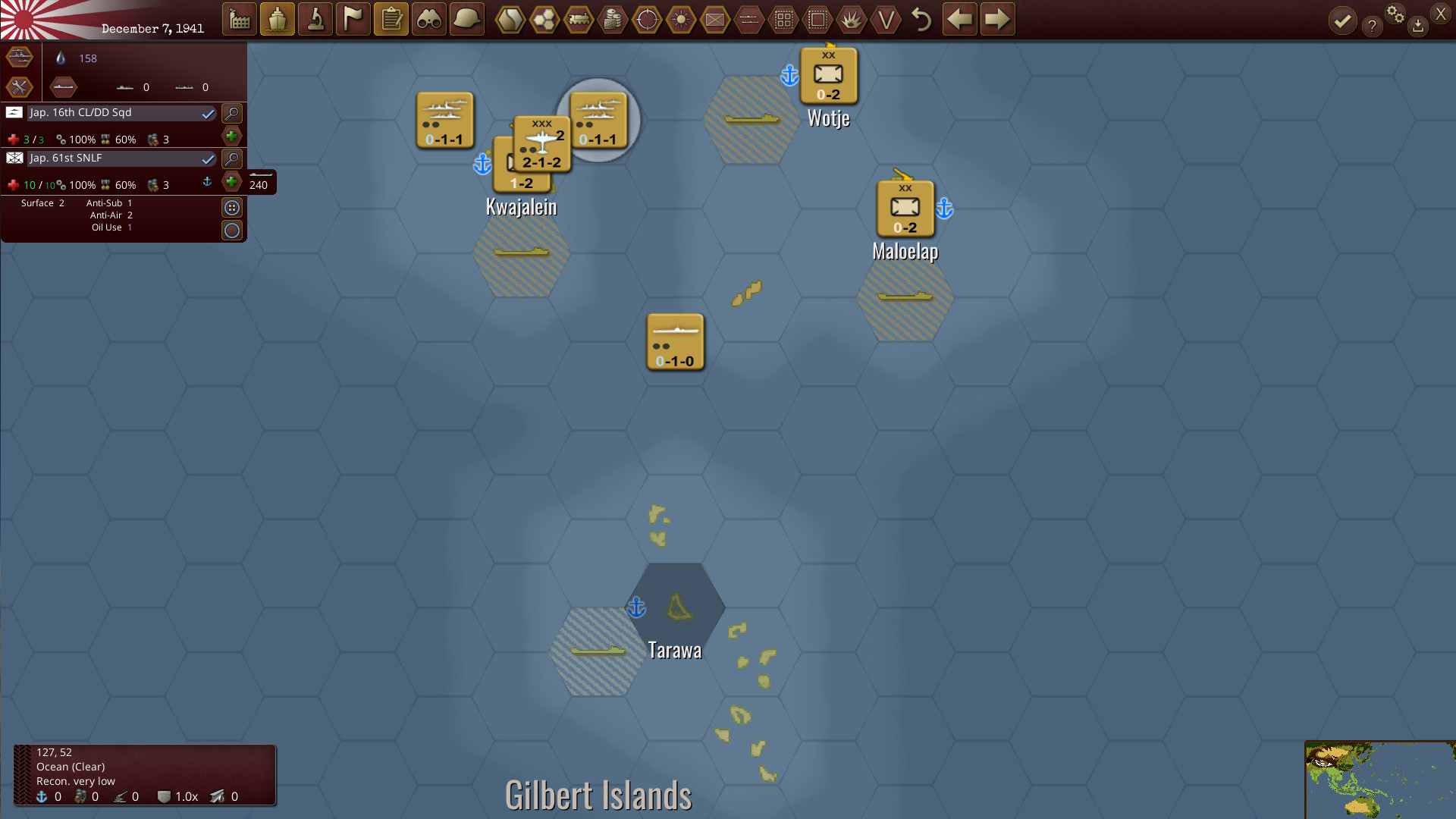Open the clipboard reports screen
The height and width of the screenshot is (819, 1456).
point(391,20)
